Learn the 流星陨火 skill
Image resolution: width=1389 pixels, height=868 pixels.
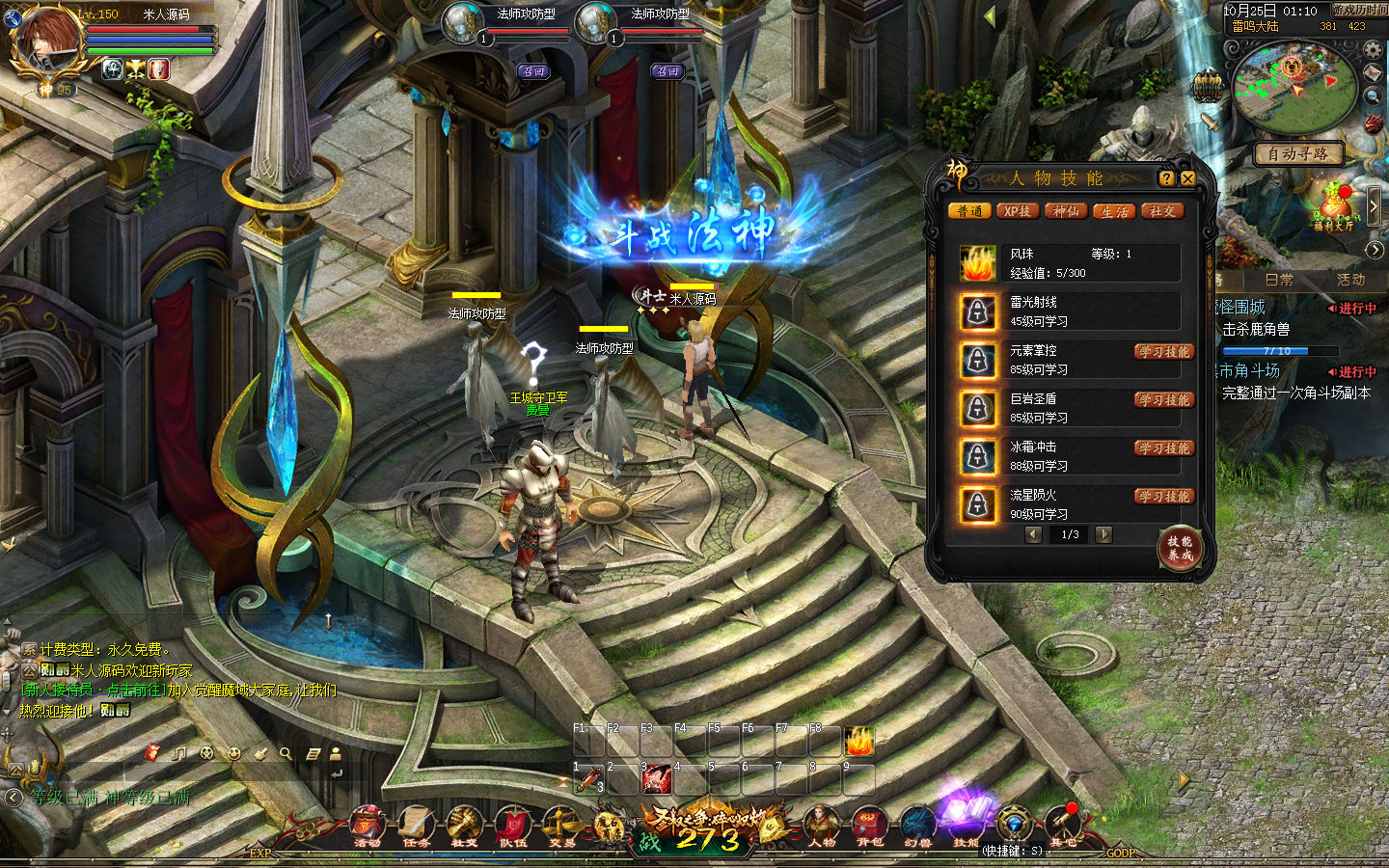point(1164,497)
